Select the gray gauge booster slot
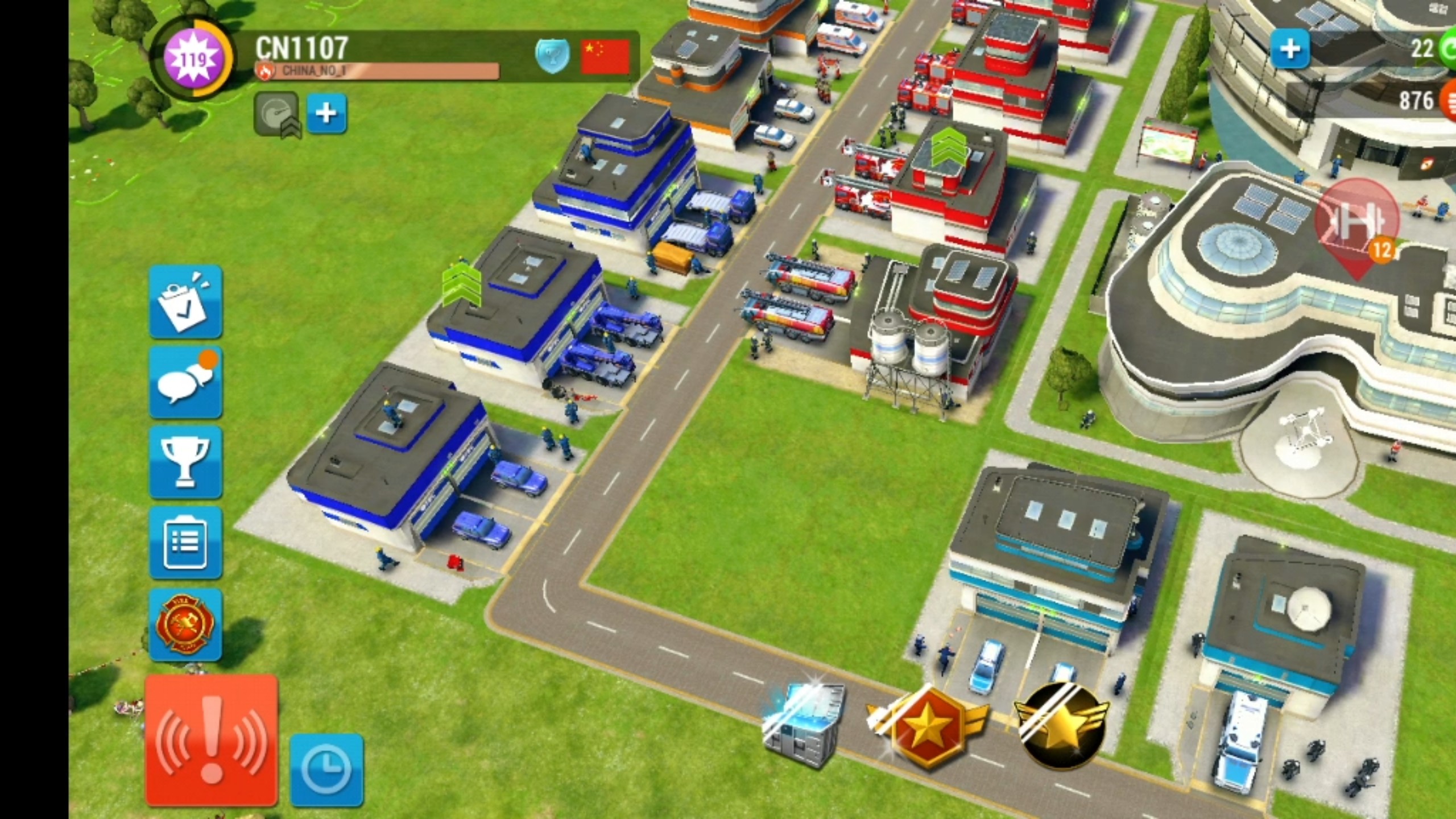Screen dimensions: 1456x819 [x=276, y=114]
